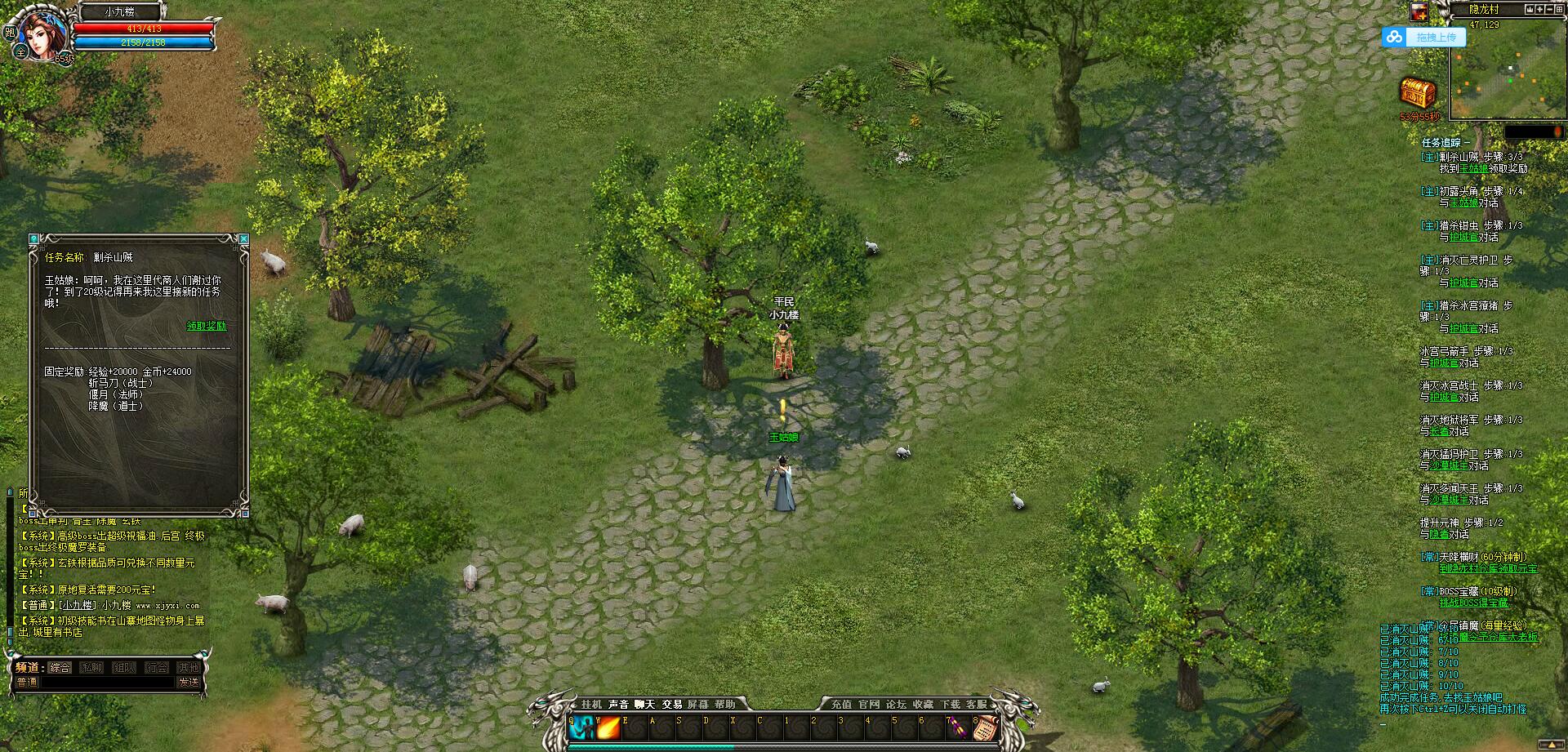This screenshot has height=752, width=1568.
Task: Click the 拖拽上传 cloud upload overlay button
Action: pos(1425,38)
